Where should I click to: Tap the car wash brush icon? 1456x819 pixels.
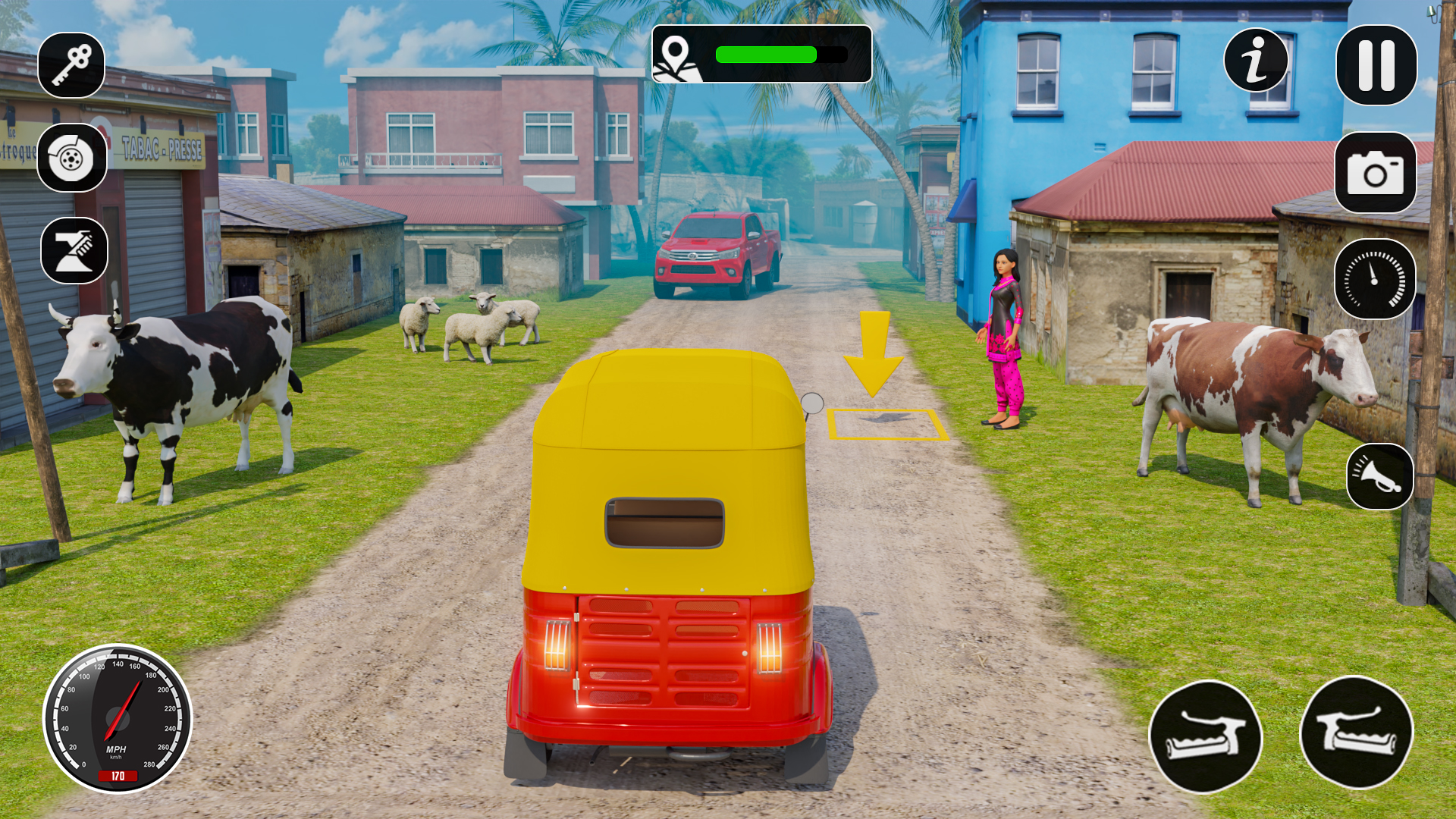tap(74, 251)
